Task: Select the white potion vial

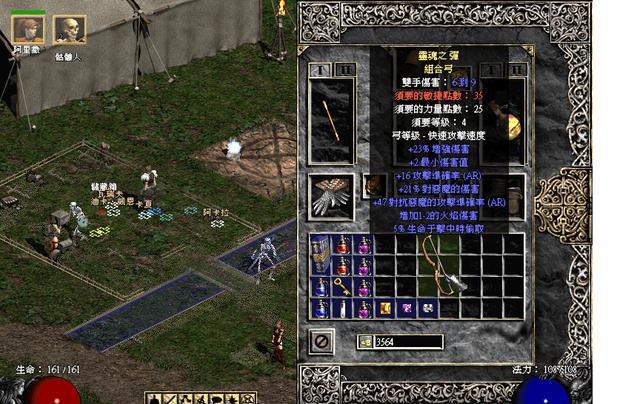Action: (x=343, y=310)
